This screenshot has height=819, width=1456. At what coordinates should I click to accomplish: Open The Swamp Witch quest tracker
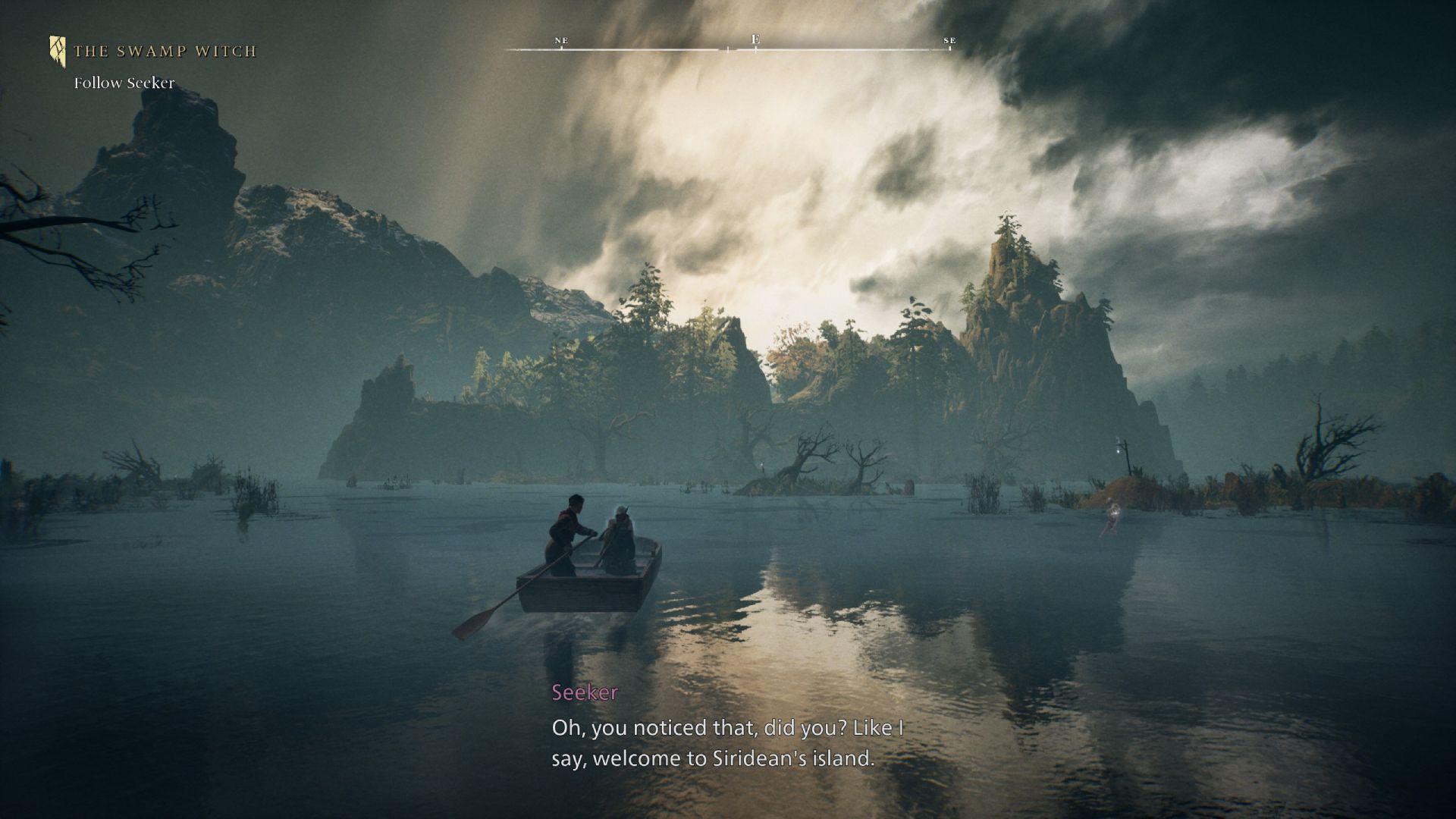click(x=165, y=52)
